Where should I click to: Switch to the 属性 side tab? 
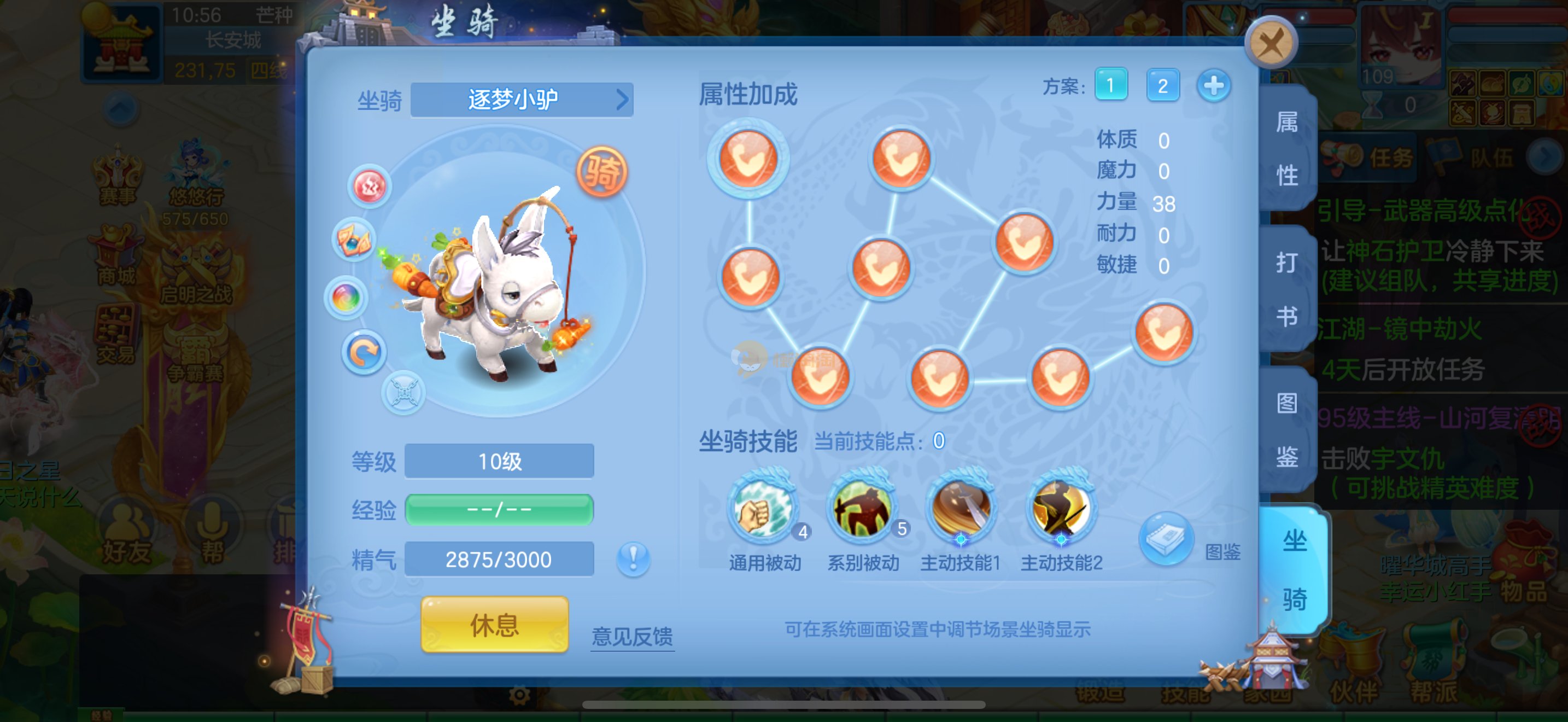coord(1287,149)
